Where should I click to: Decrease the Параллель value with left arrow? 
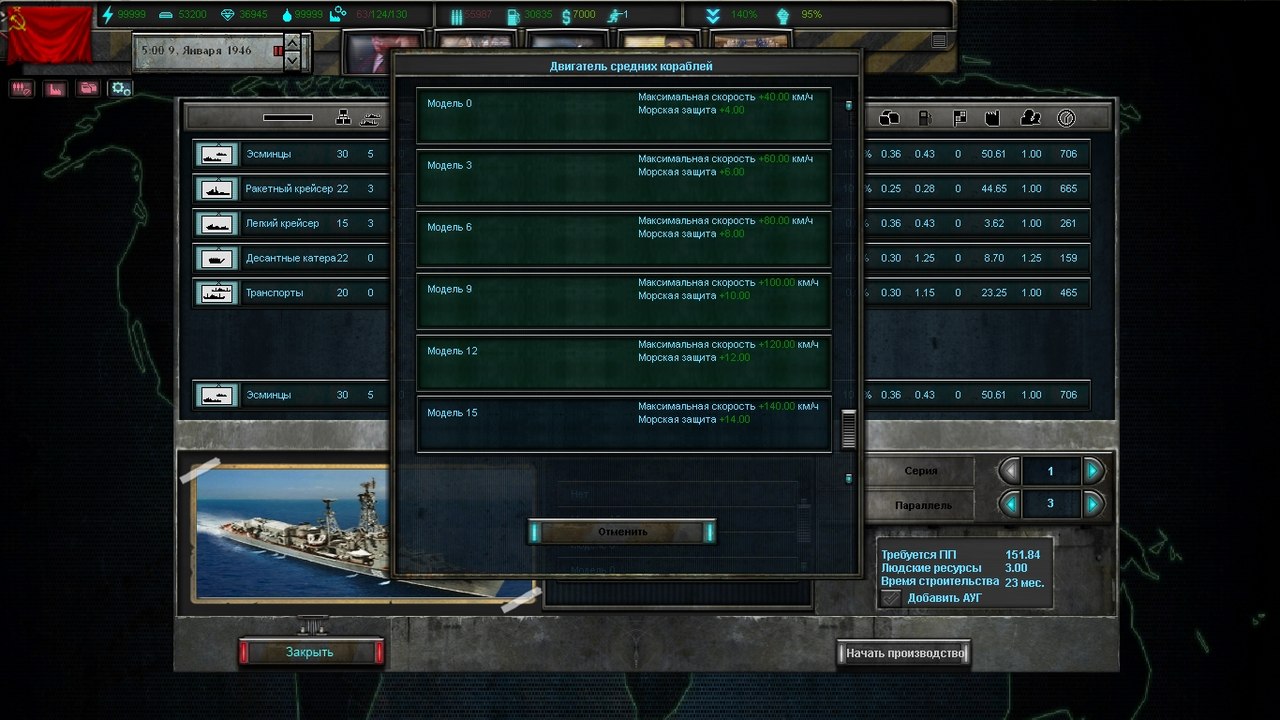point(1010,504)
